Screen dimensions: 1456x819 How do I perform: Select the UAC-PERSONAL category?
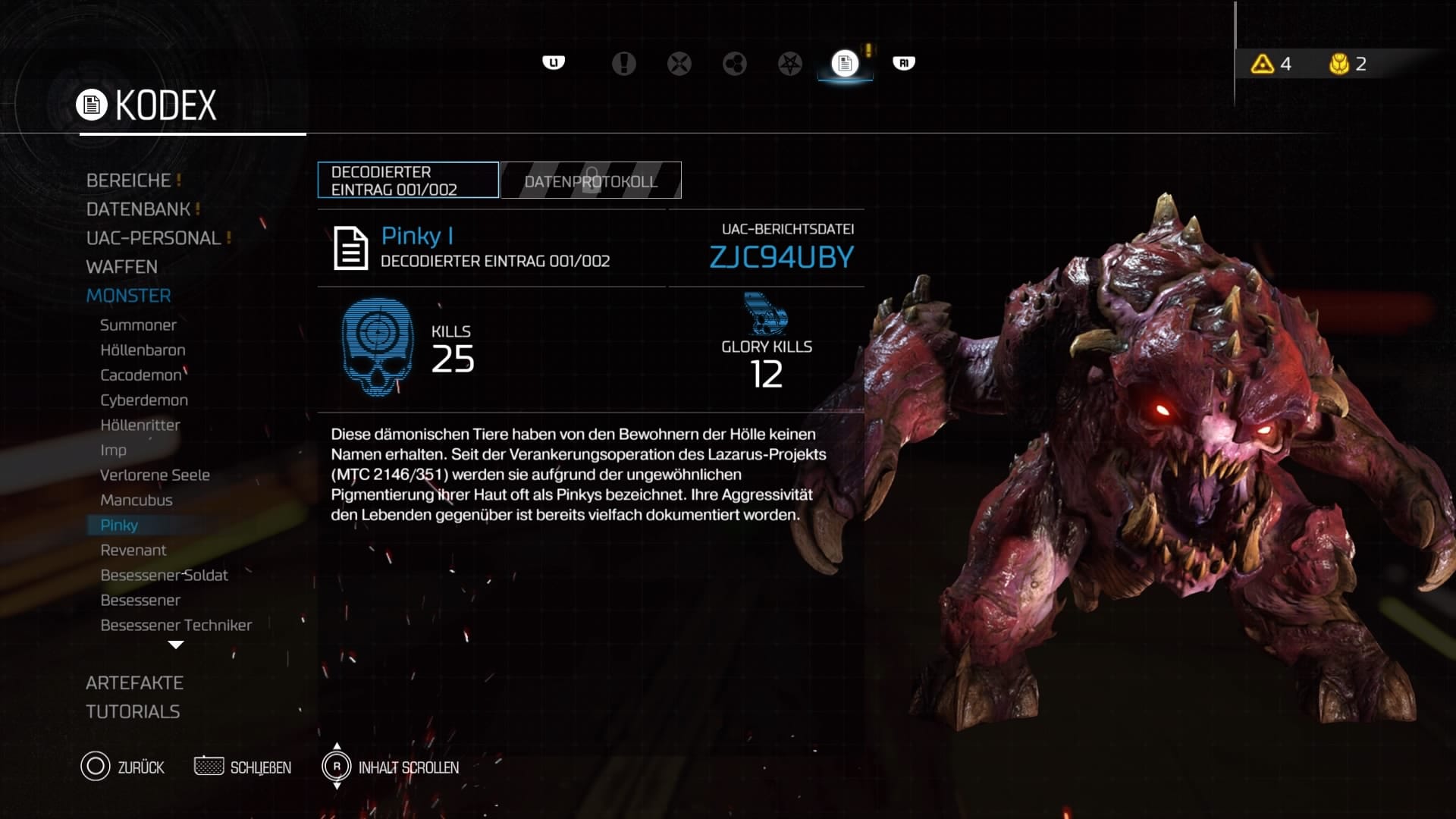click(x=153, y=238)
